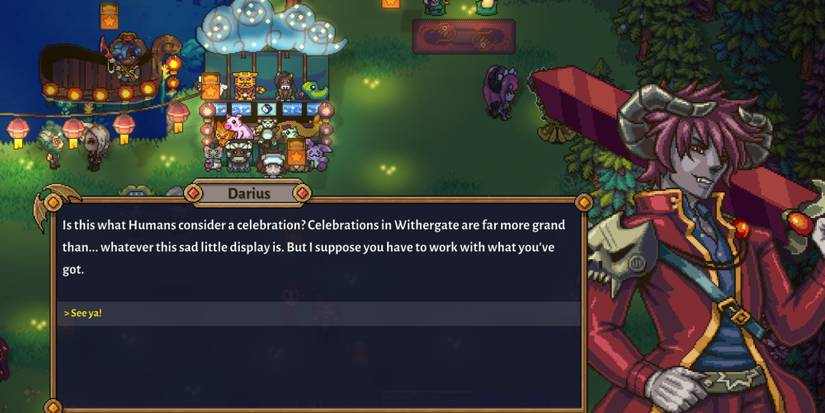Choose the "See ya!" dialogue reply
825x413 pixels.
[85, 314]
